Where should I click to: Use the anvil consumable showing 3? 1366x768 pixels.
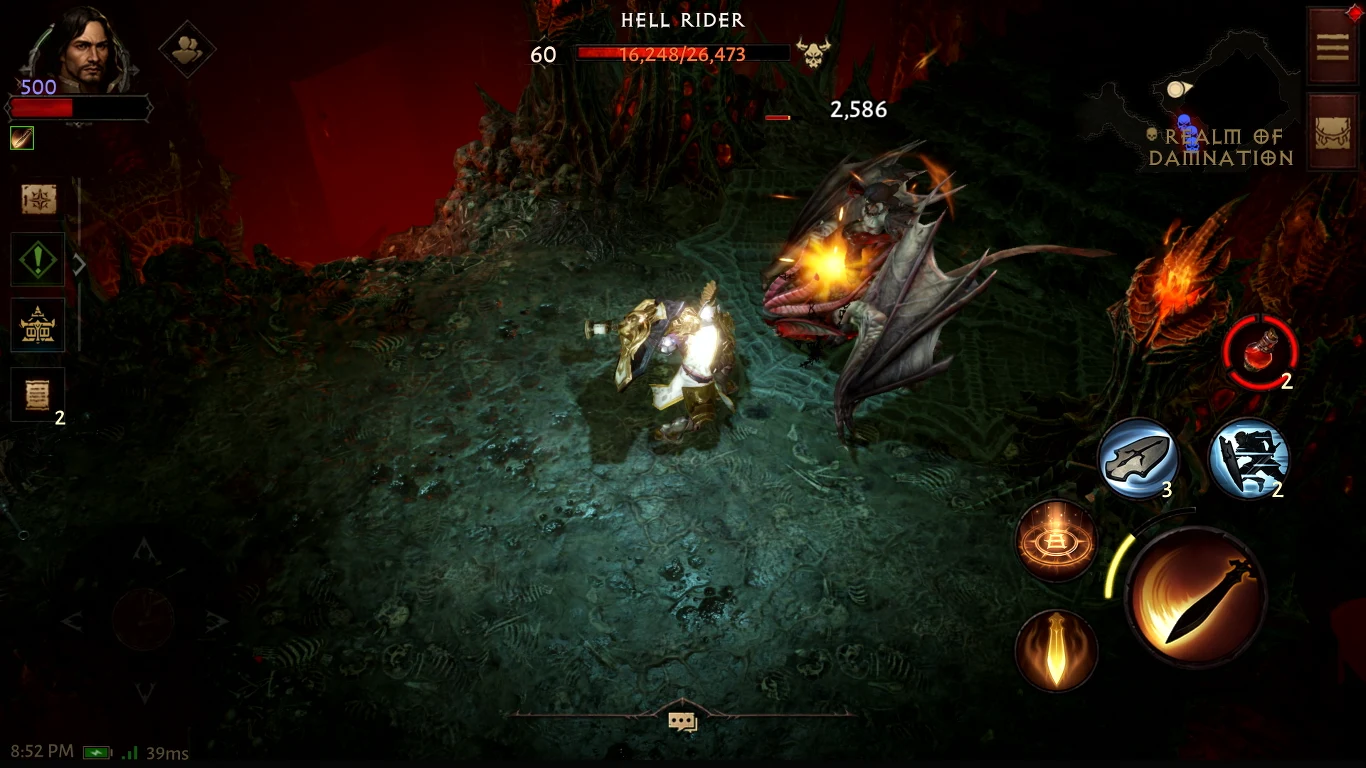pos(1140,459)
